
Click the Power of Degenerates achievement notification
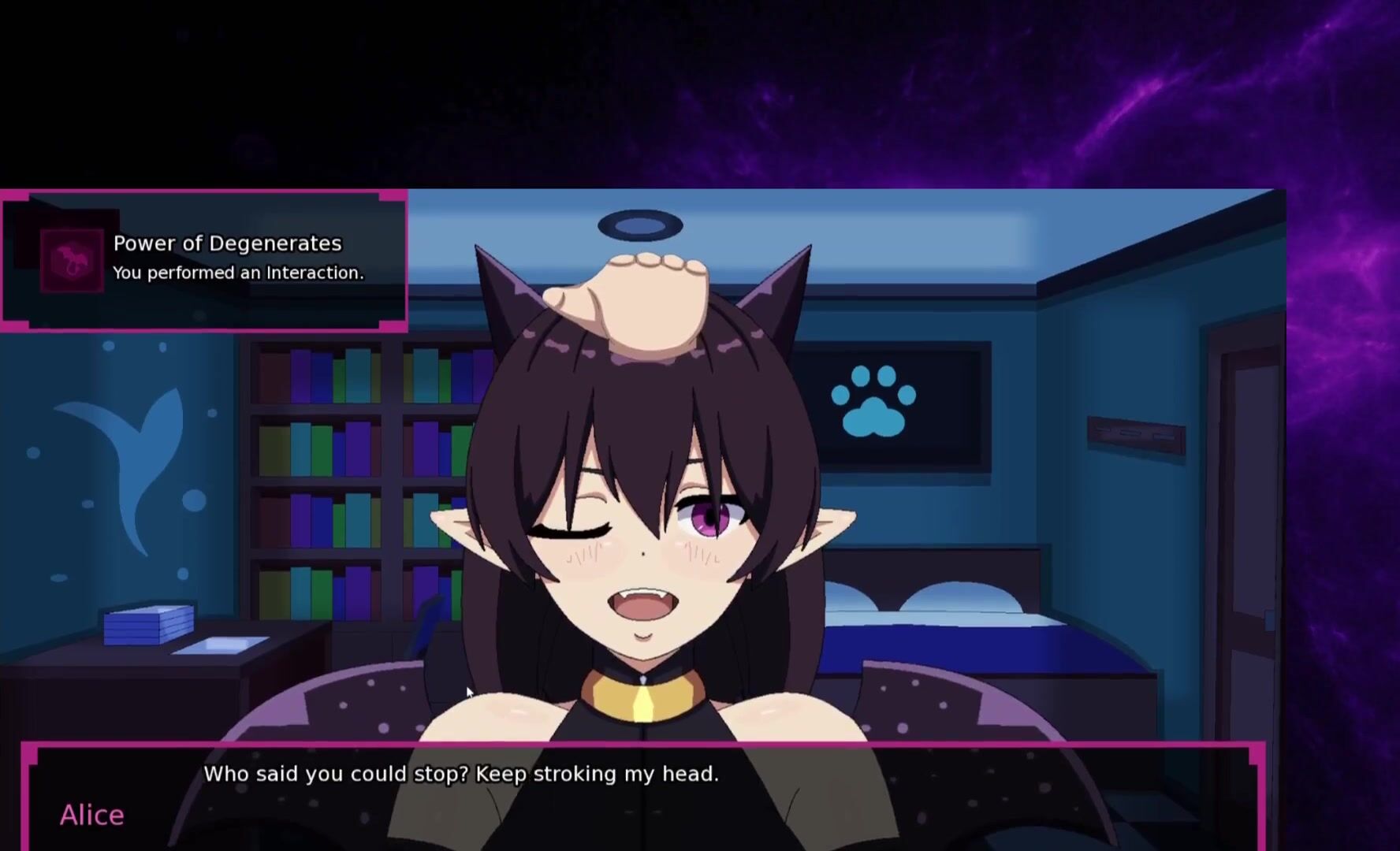point(205,260)
